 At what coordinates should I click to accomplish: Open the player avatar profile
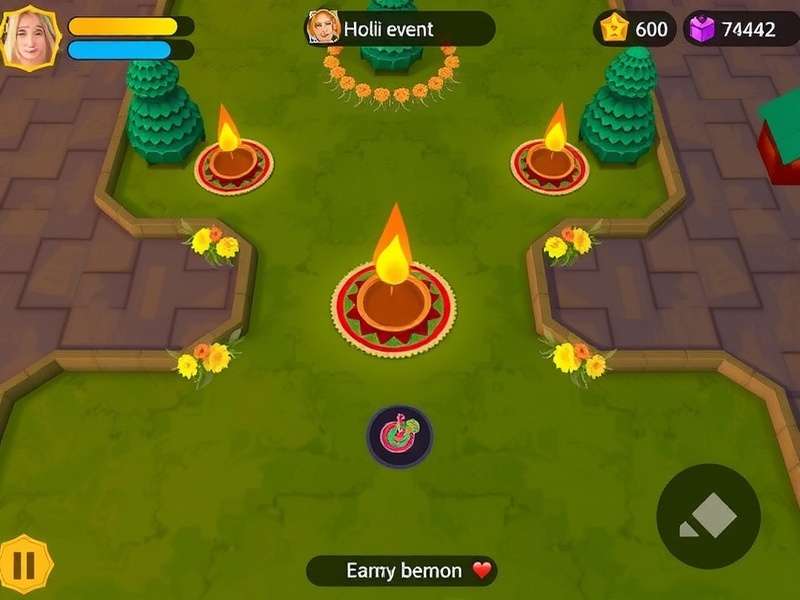point(30,38)
